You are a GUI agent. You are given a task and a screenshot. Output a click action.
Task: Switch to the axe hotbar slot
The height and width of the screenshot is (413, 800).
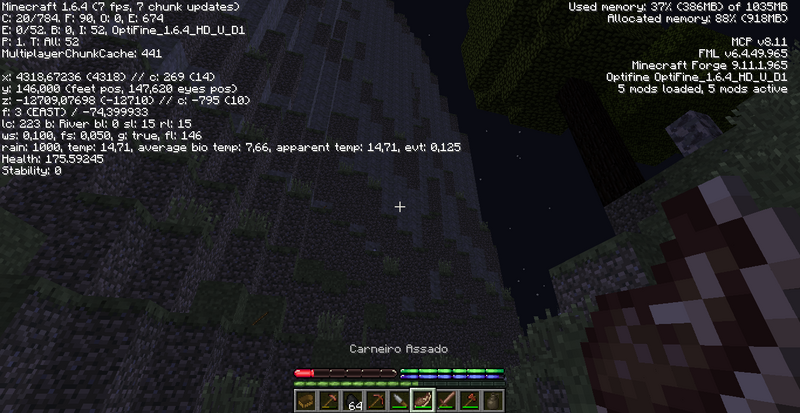pos(468,401)
